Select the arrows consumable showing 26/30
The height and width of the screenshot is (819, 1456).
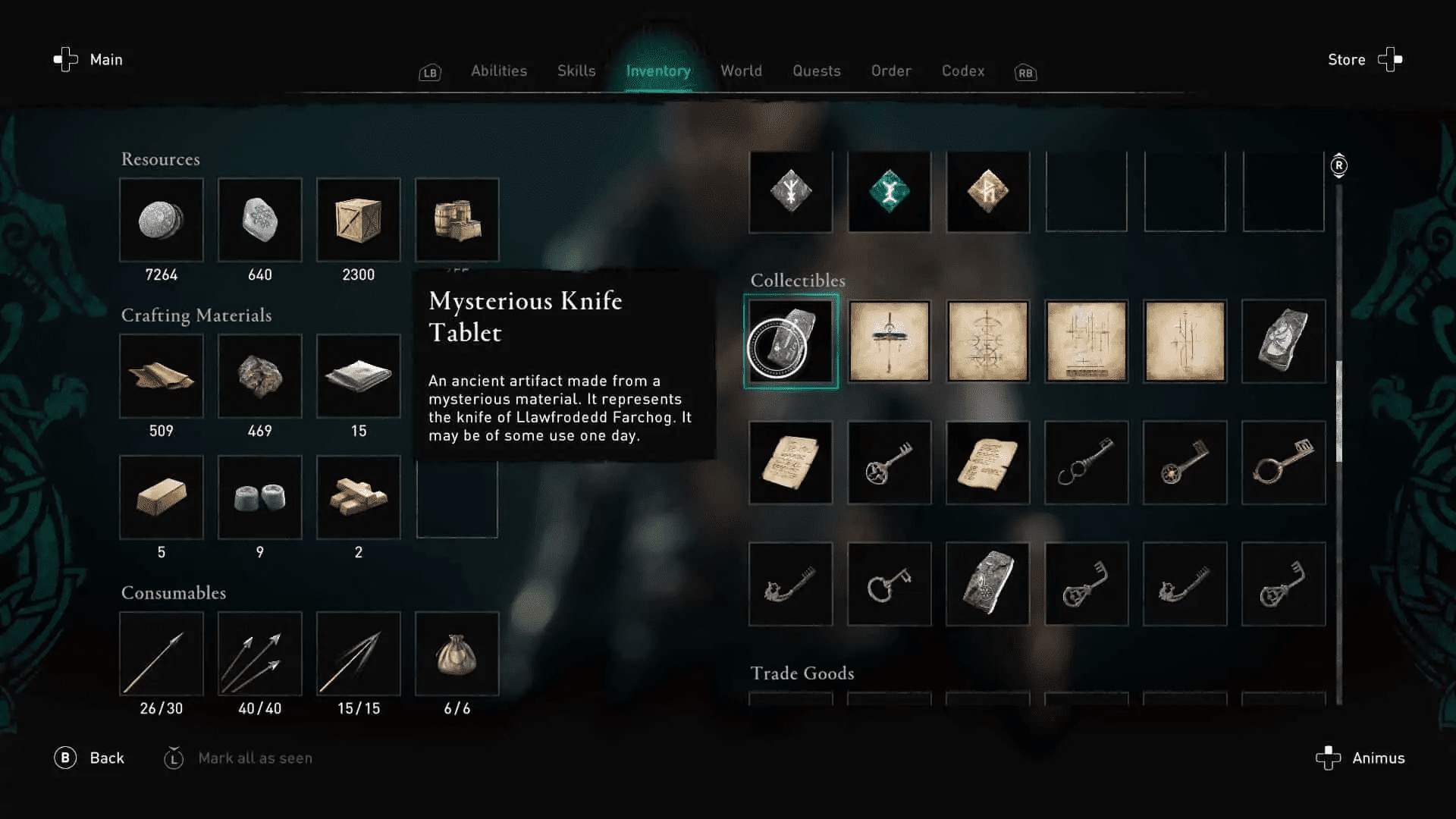[x=161, y=654]
